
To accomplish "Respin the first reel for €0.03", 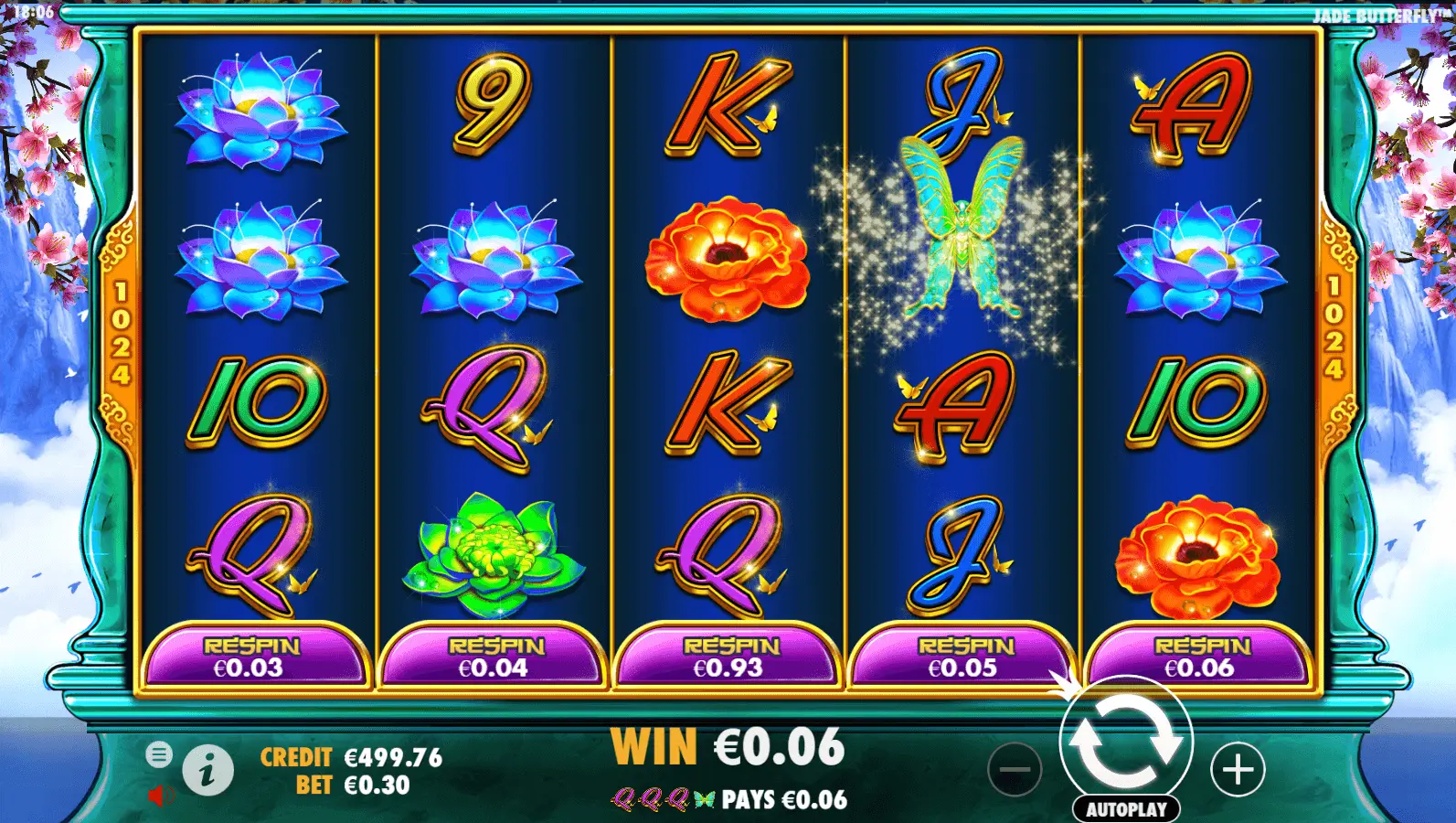I will [x=250, y=657].
